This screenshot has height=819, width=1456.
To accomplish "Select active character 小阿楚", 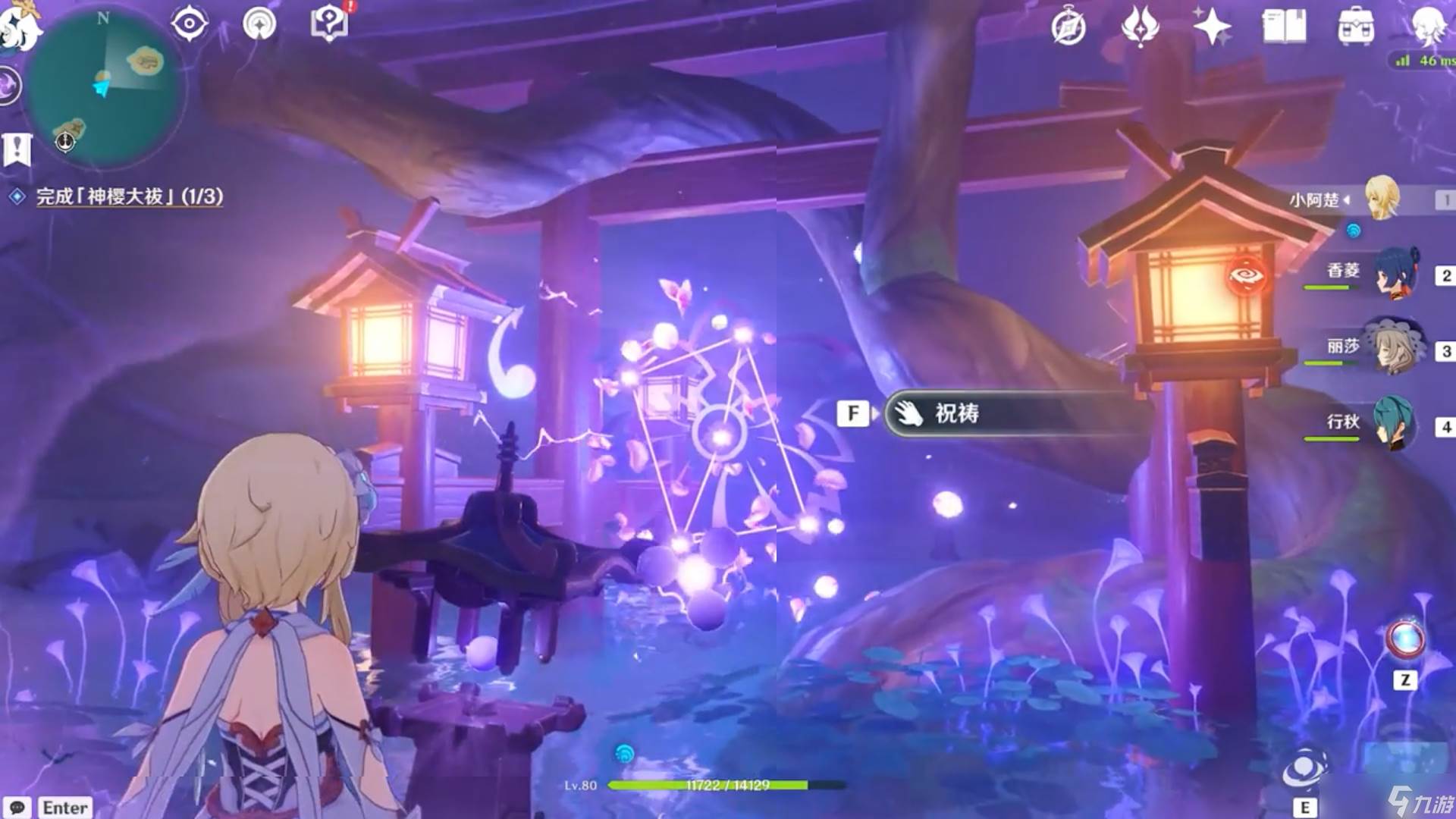I will 1382,199.
